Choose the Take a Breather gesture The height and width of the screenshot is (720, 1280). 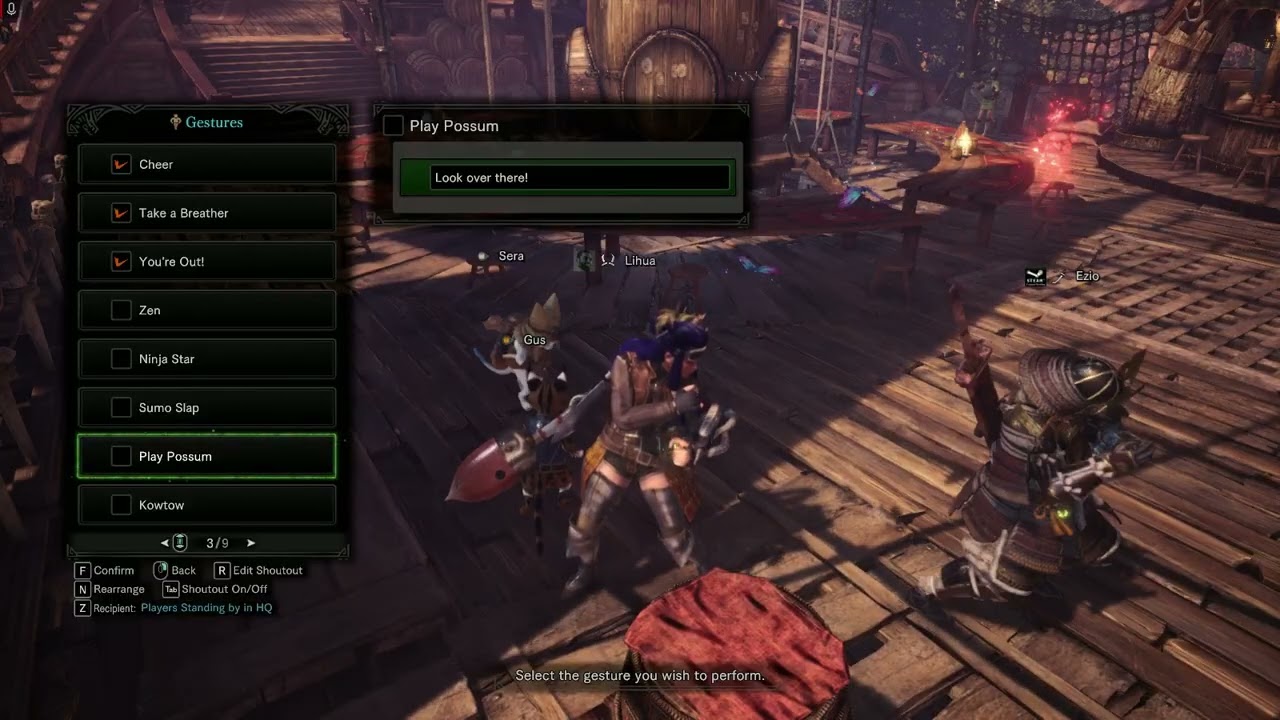(206, 213)
